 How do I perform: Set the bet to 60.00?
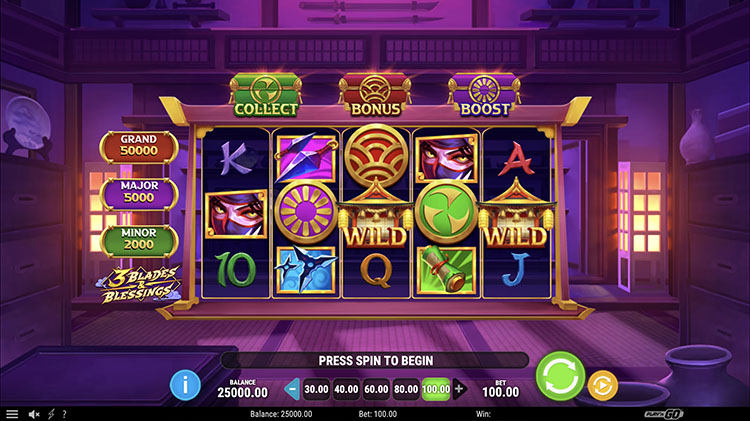tap(377, 389)
